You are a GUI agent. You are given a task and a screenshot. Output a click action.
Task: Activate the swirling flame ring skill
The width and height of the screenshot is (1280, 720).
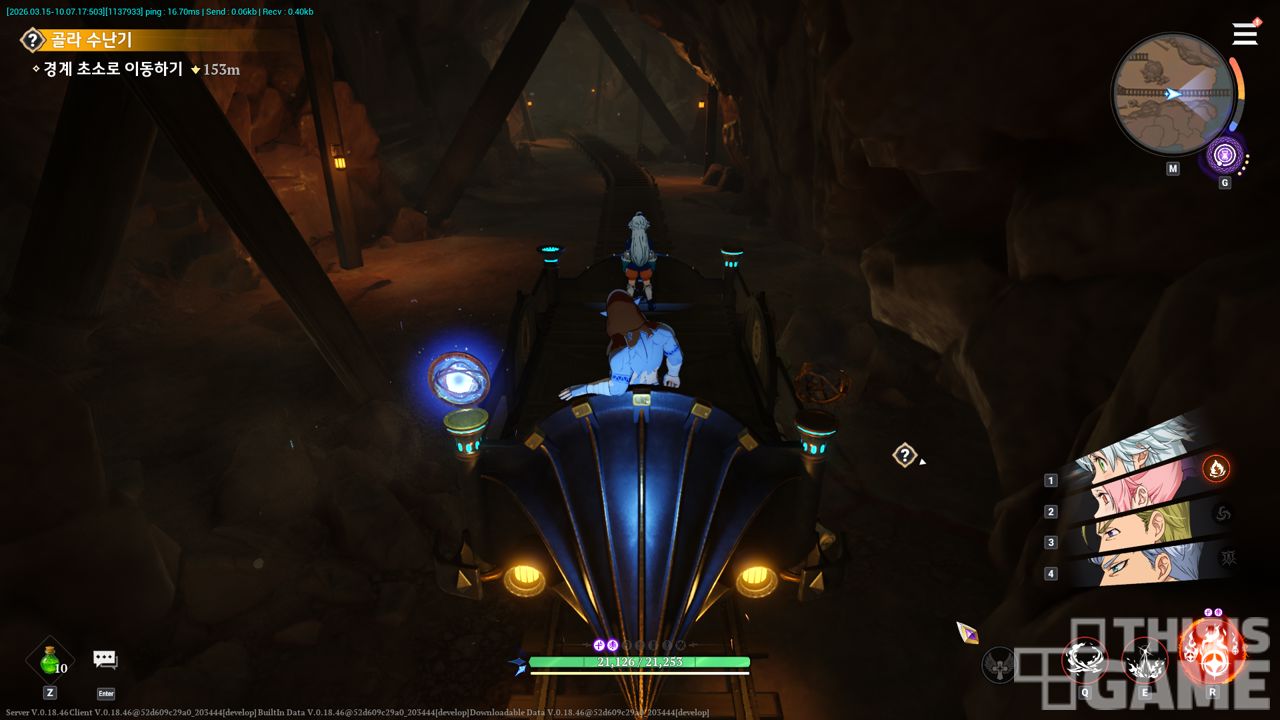(1085, 660)
